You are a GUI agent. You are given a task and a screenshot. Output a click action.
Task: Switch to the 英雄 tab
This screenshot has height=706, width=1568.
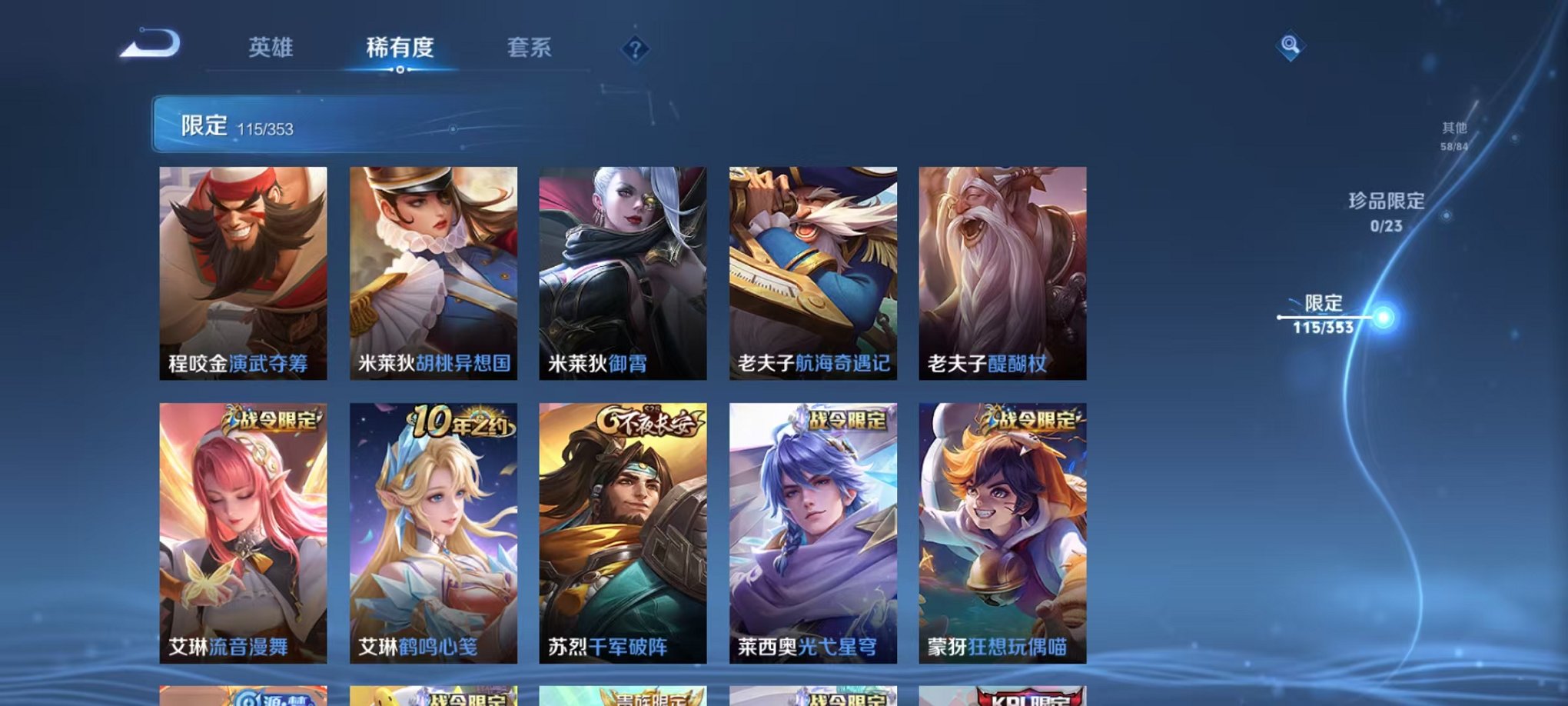click(271, 48)
